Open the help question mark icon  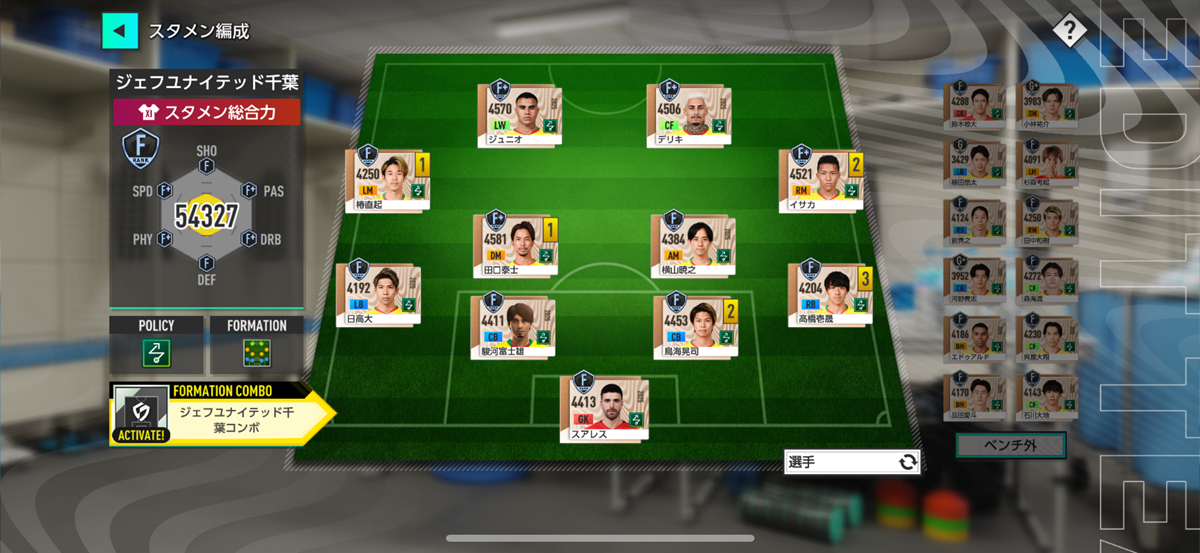(1068, 31)
